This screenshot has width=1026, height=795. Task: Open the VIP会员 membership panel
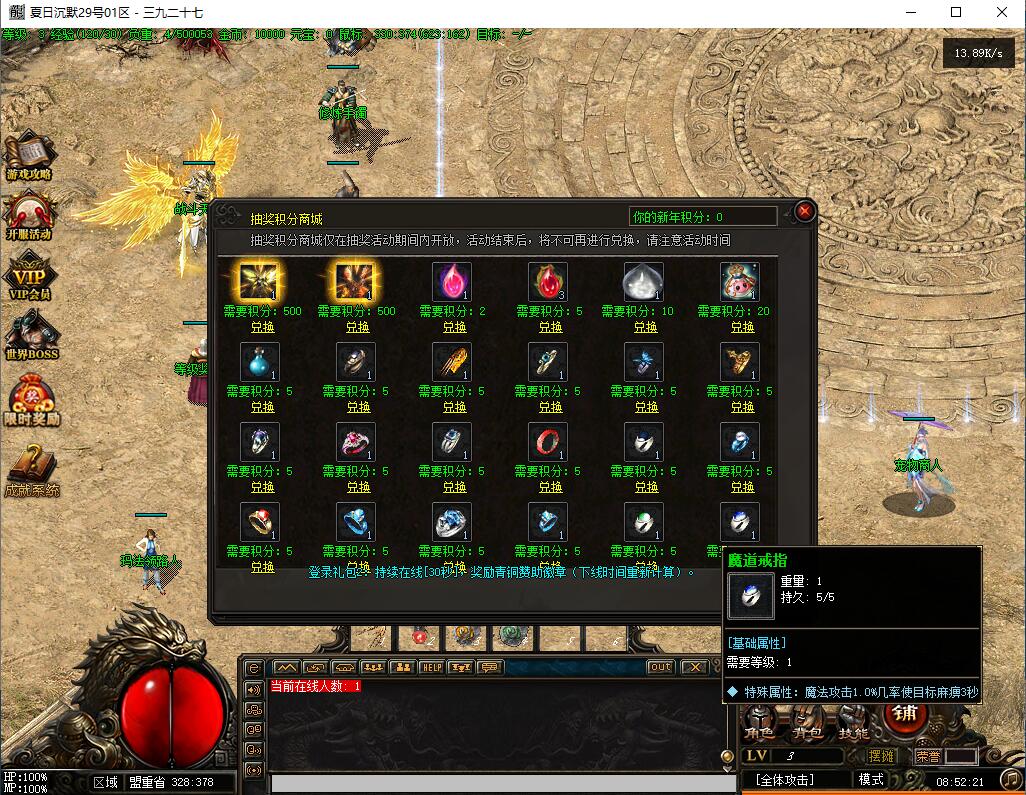29,277
